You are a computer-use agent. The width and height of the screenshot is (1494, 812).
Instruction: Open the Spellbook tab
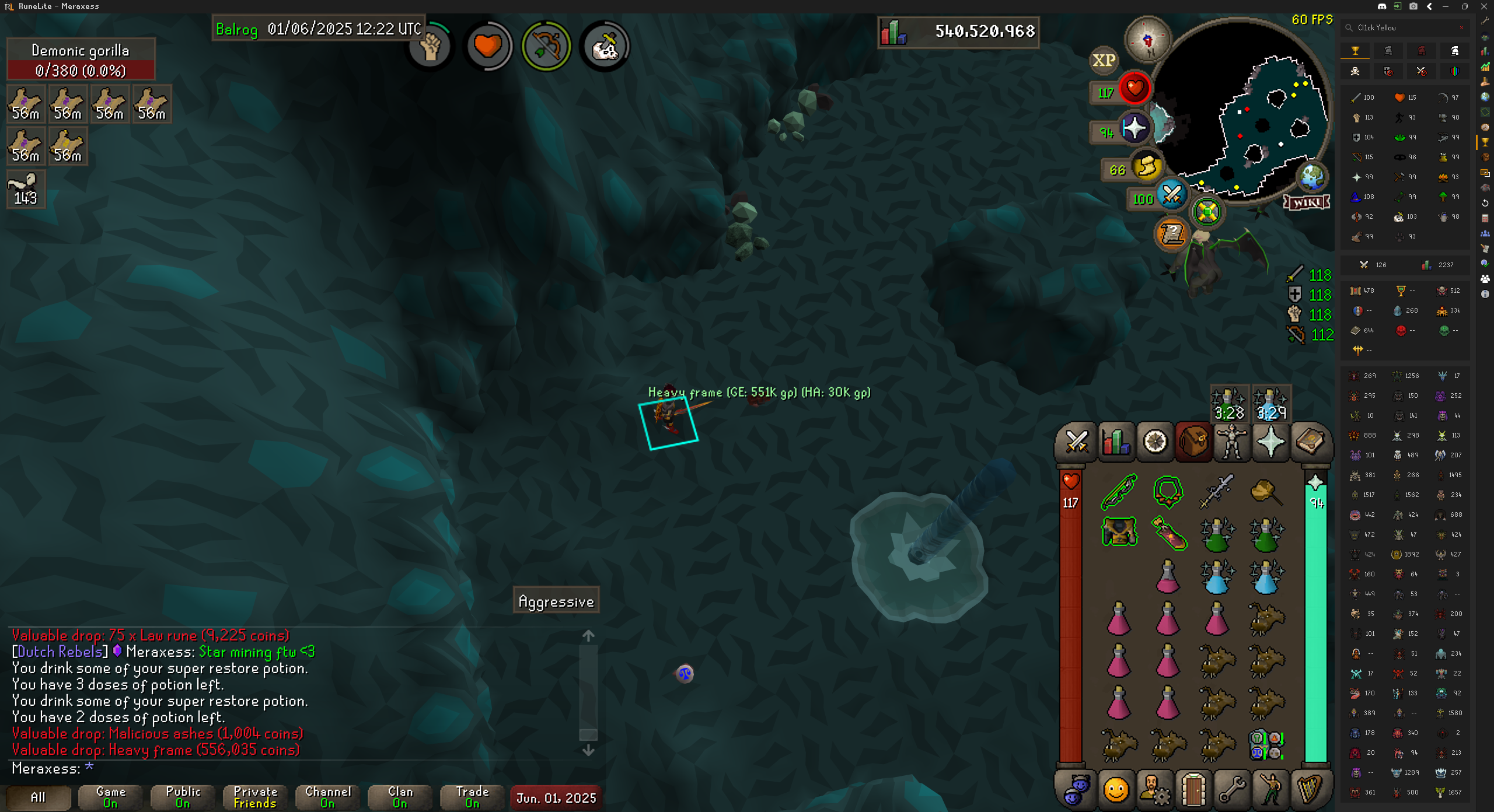click(1310, 442)
